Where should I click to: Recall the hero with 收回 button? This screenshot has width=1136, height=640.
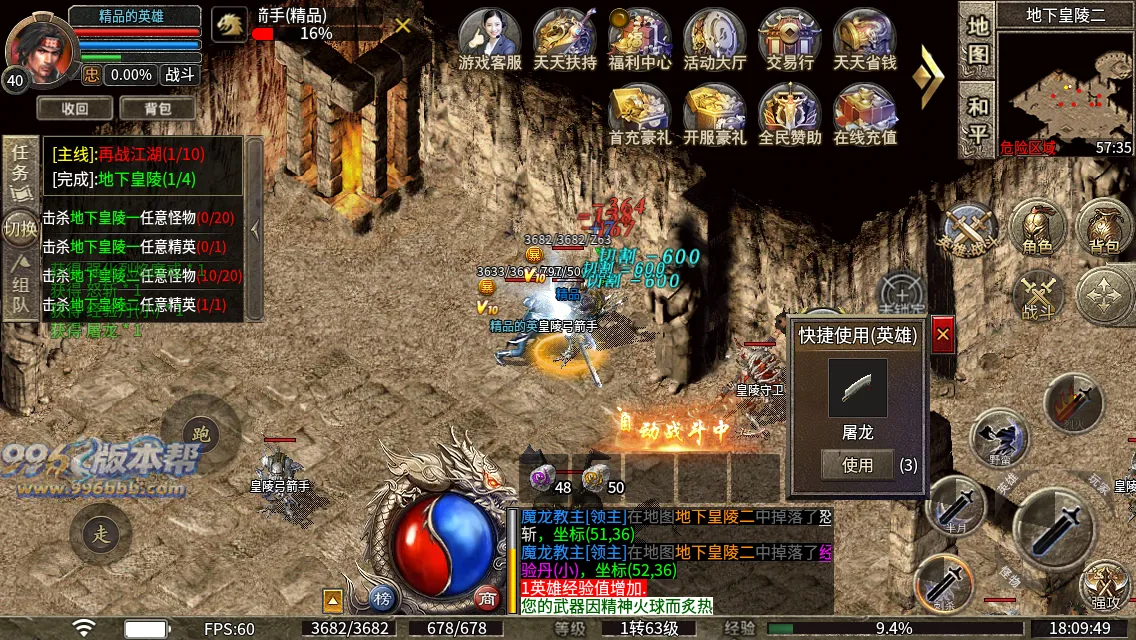pyautogui.click(x=75, y=108)
